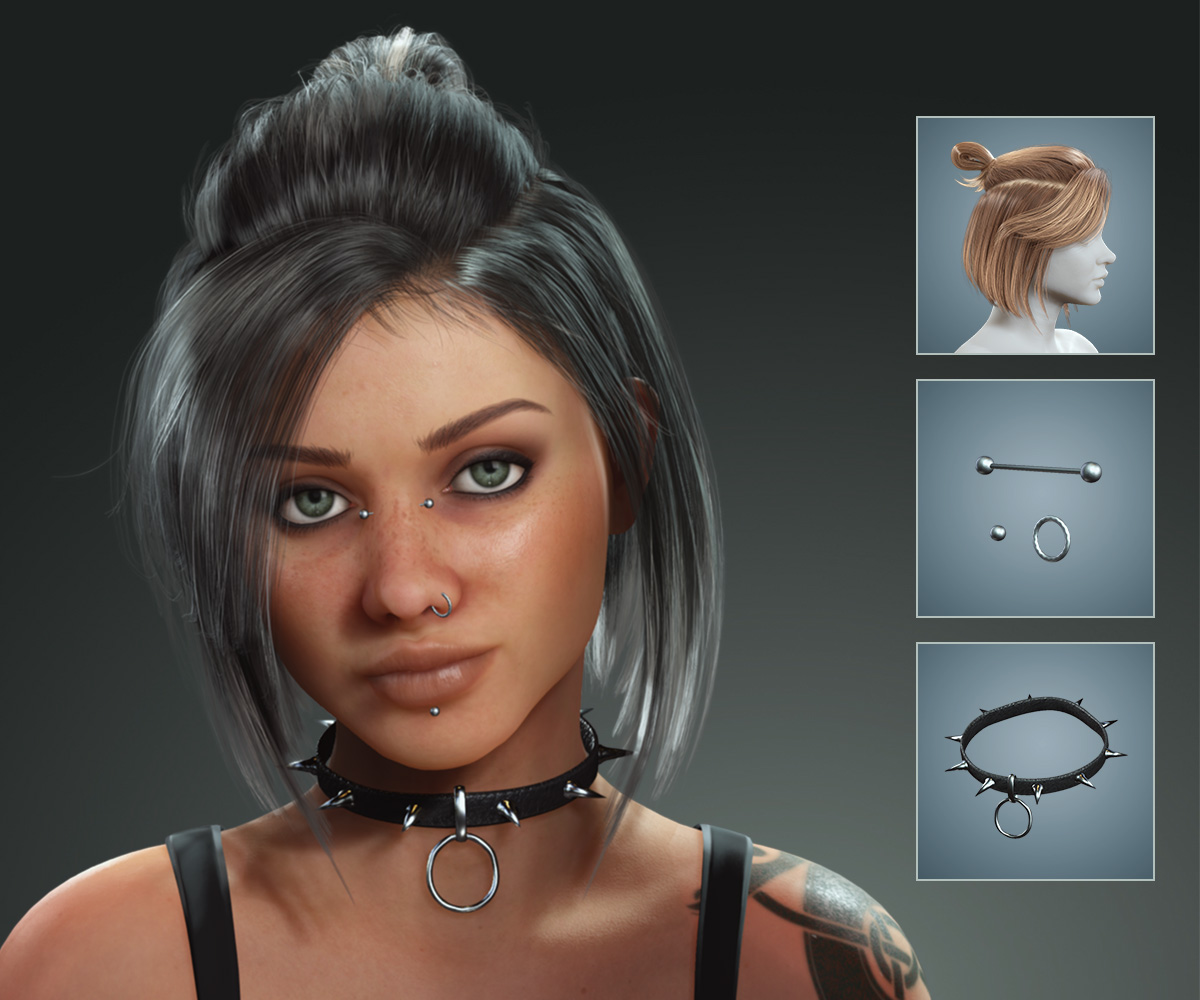Select the blonde hairstyle thumbnail
Image resolution: width=1200 pixels, height=1000 pixels.
[x=1035, y=236]
